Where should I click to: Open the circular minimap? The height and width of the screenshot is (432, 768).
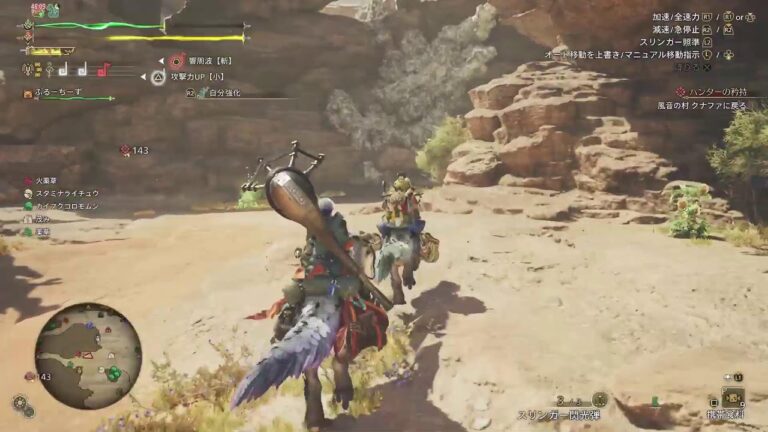(88, 356)
